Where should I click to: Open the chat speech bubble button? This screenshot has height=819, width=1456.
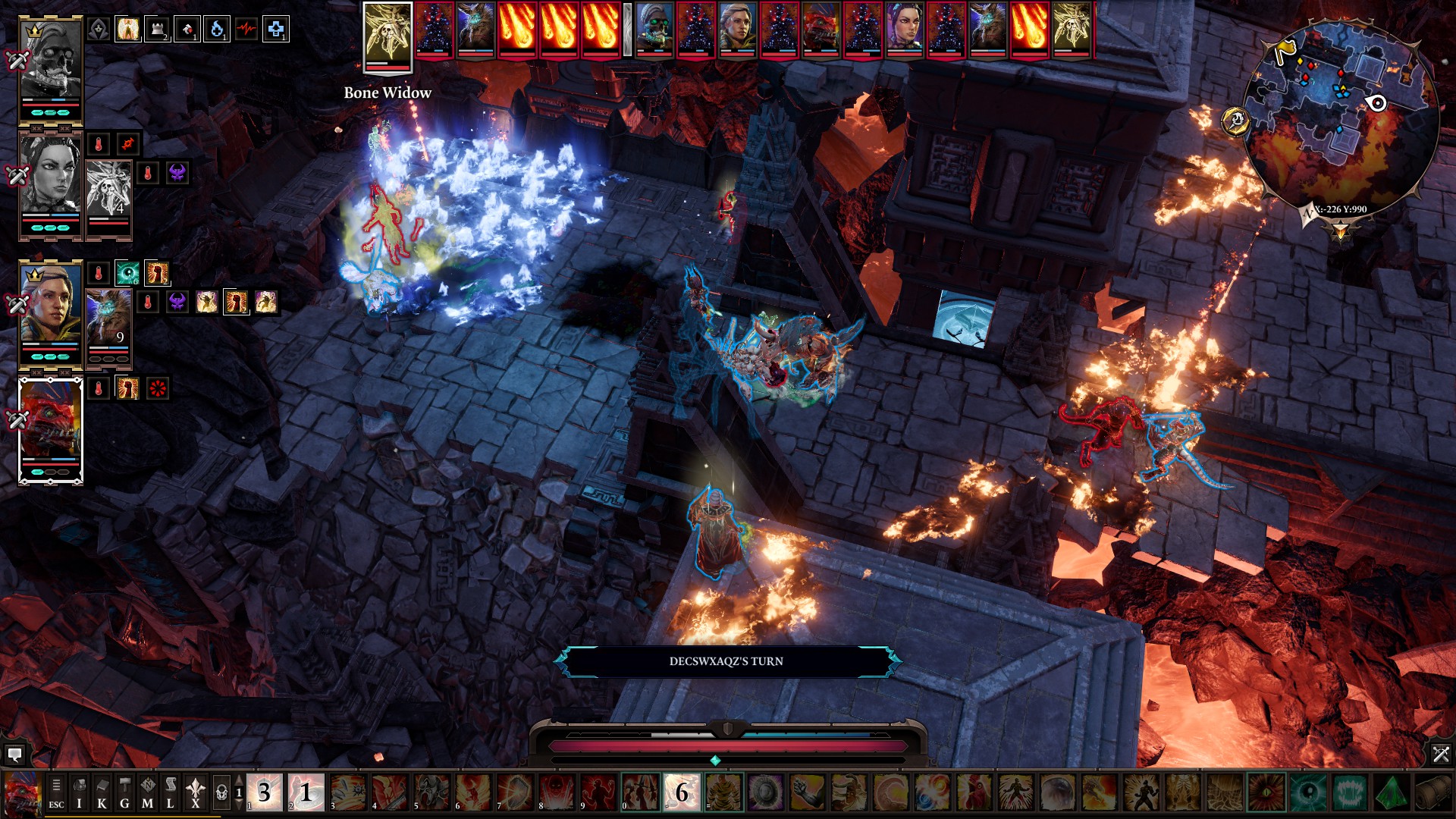click(14, 754)
